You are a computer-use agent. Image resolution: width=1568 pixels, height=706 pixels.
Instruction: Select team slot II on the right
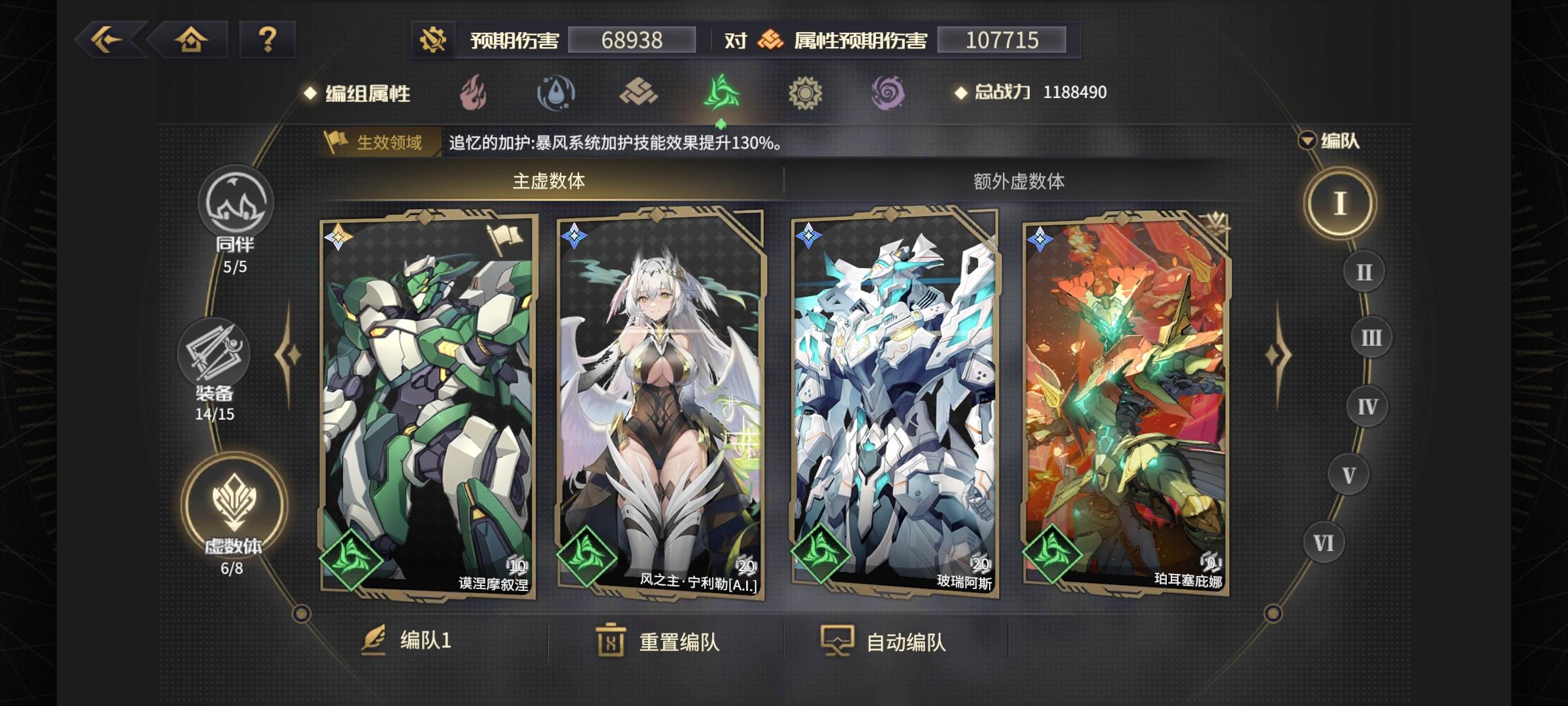[1364, 270]
